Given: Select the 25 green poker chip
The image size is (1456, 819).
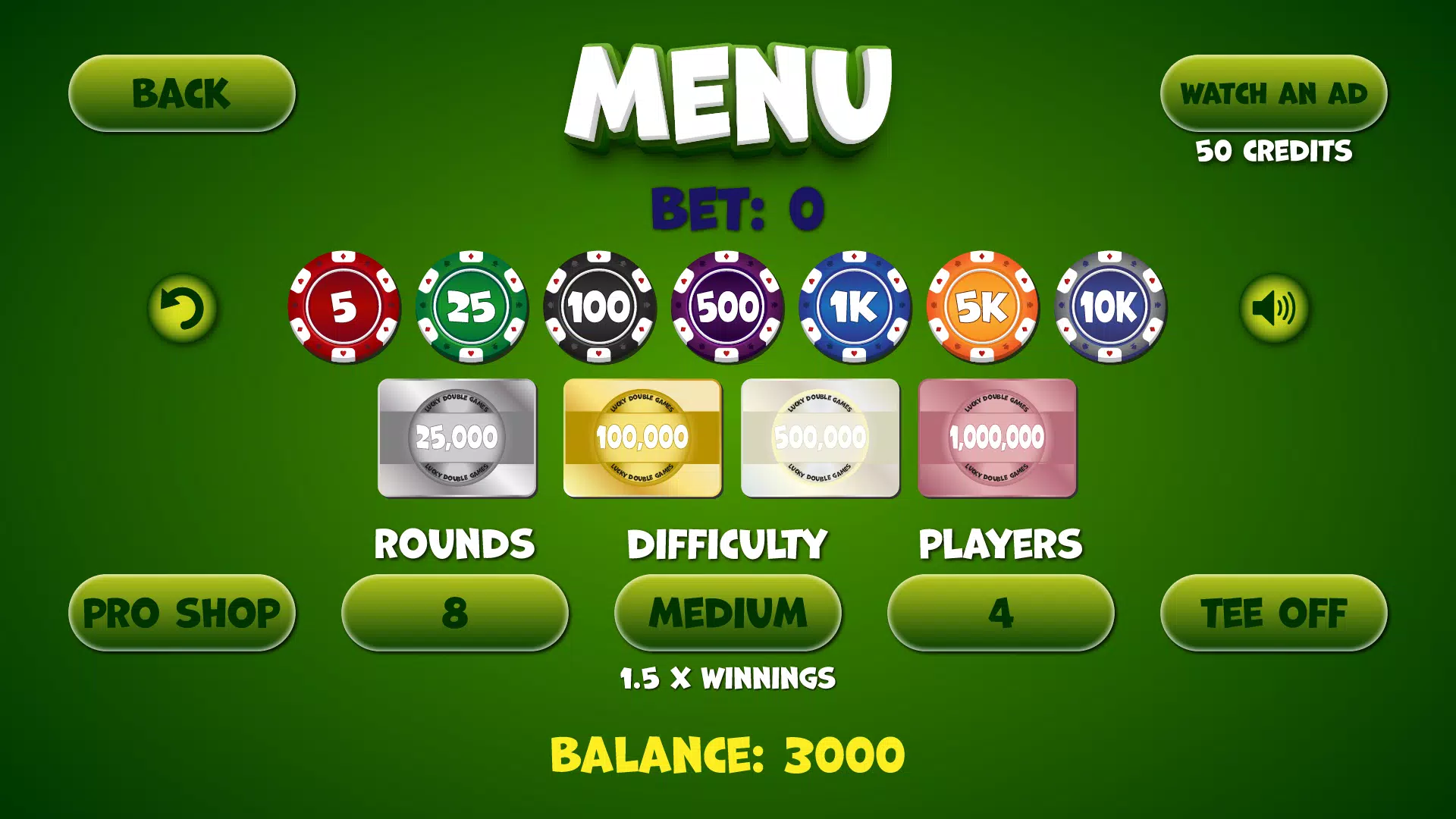Looking at the screenshot, I should [x=471, y=306].
